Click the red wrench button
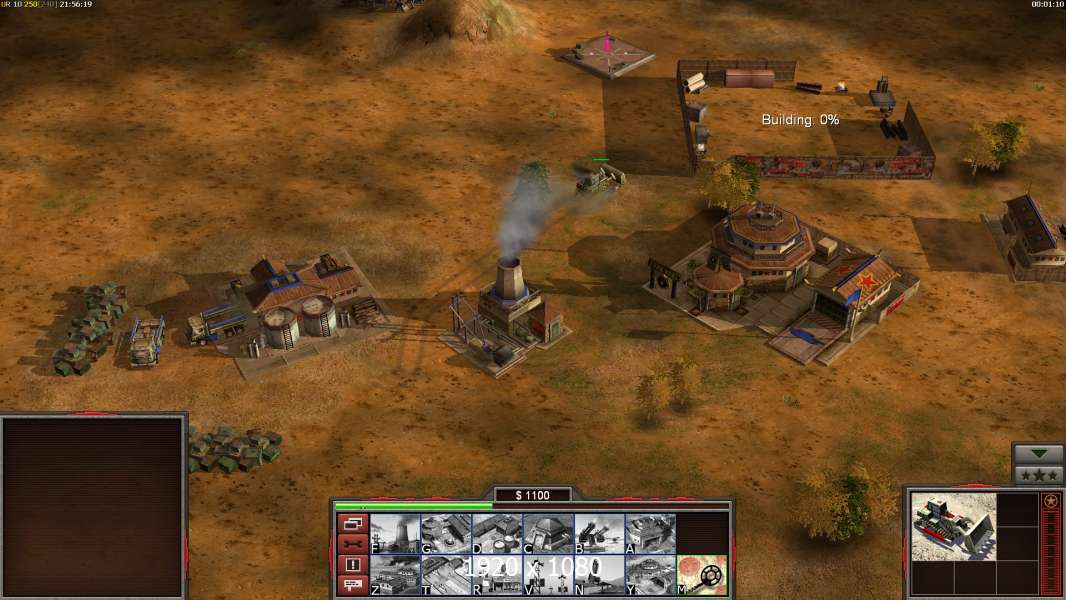The width and height of the screenshot is (1066, 600). 352,544
